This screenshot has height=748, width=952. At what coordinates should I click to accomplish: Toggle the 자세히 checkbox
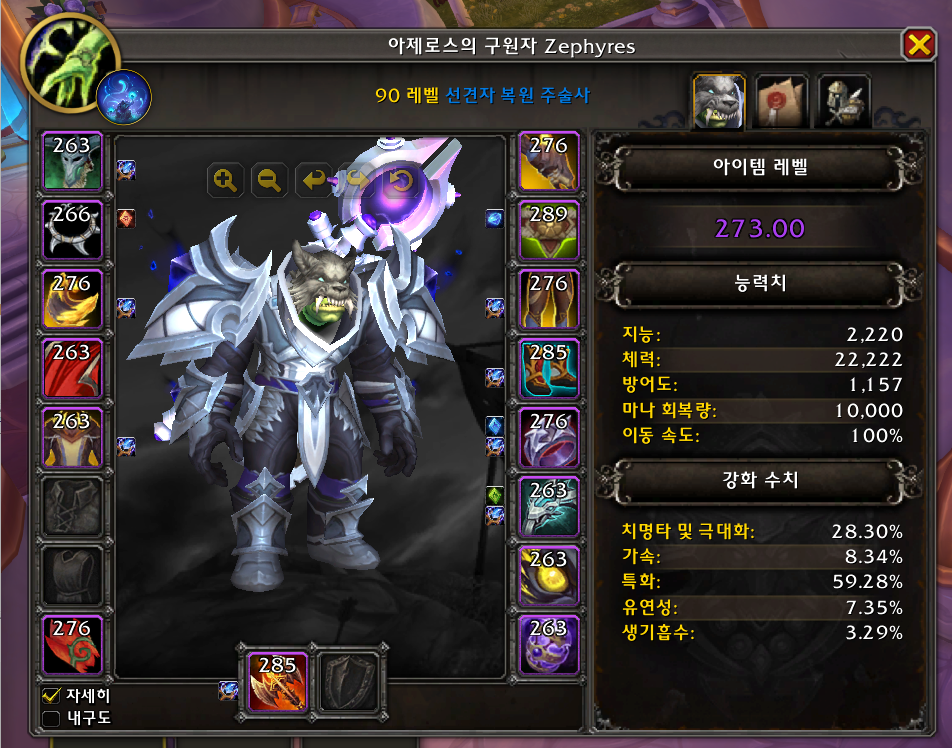click(x=51, y=694)
